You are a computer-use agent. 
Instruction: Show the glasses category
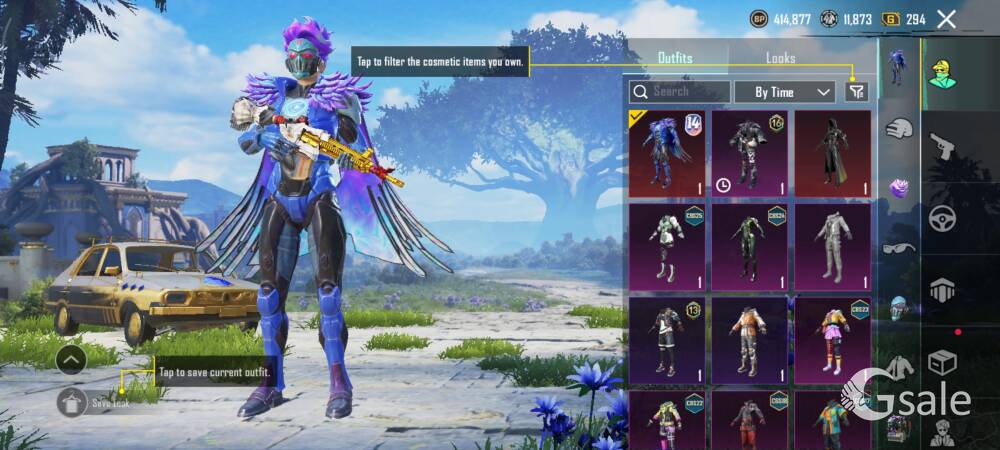coord(898,248)
